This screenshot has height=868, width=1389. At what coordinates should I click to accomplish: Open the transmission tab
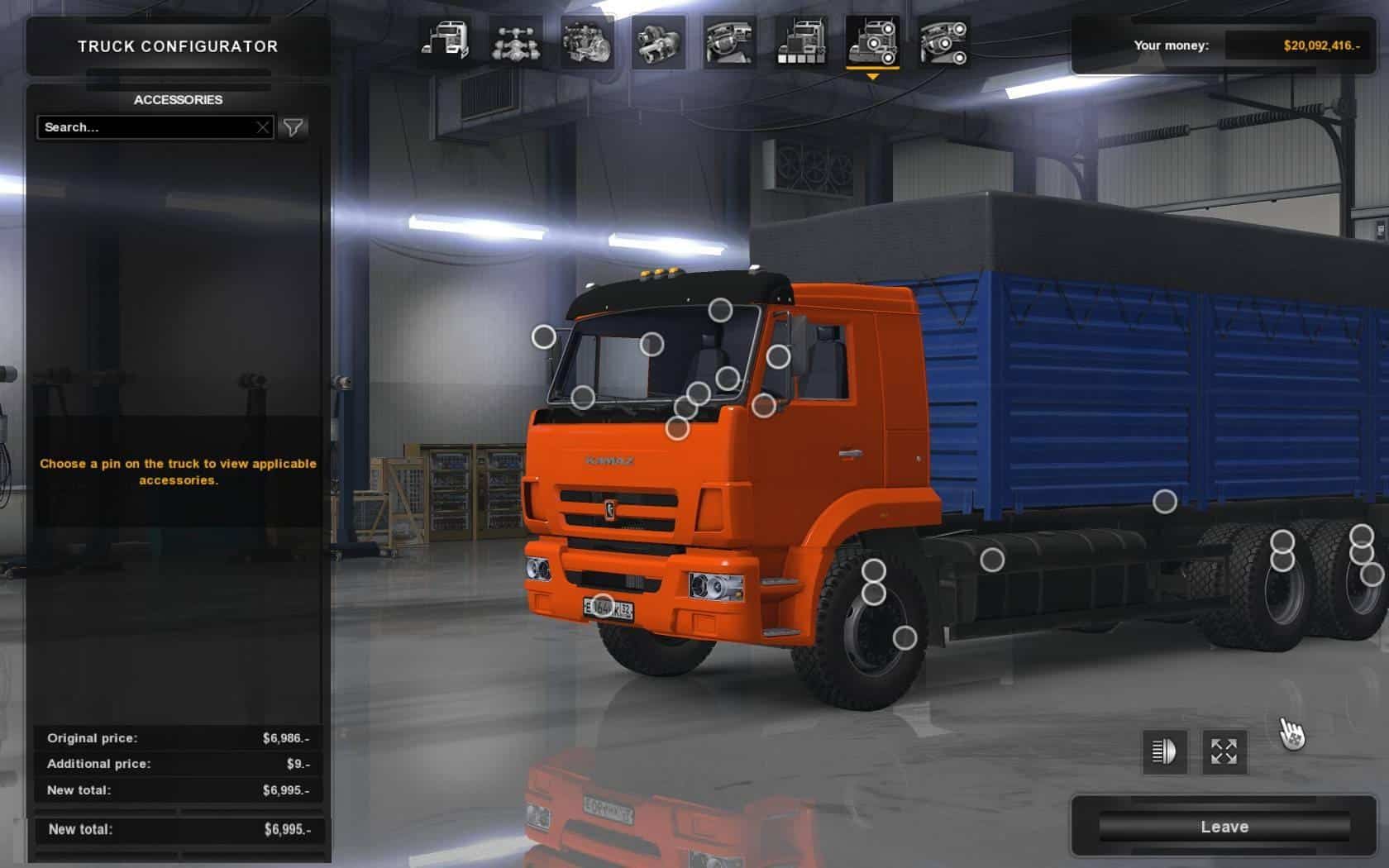tap(658, 41)
